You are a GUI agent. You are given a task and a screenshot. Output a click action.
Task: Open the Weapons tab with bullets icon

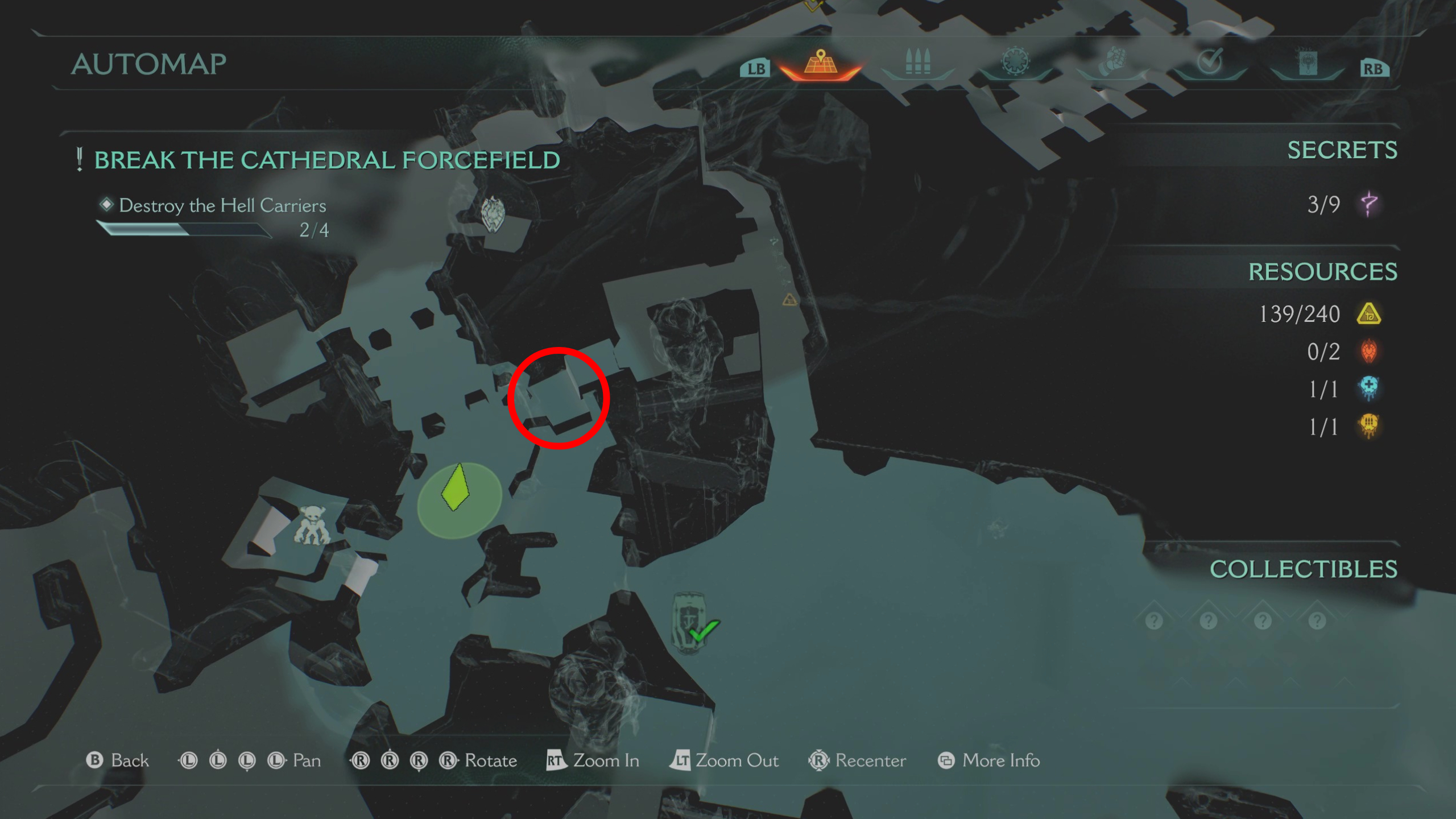click(x=917, y=63)
